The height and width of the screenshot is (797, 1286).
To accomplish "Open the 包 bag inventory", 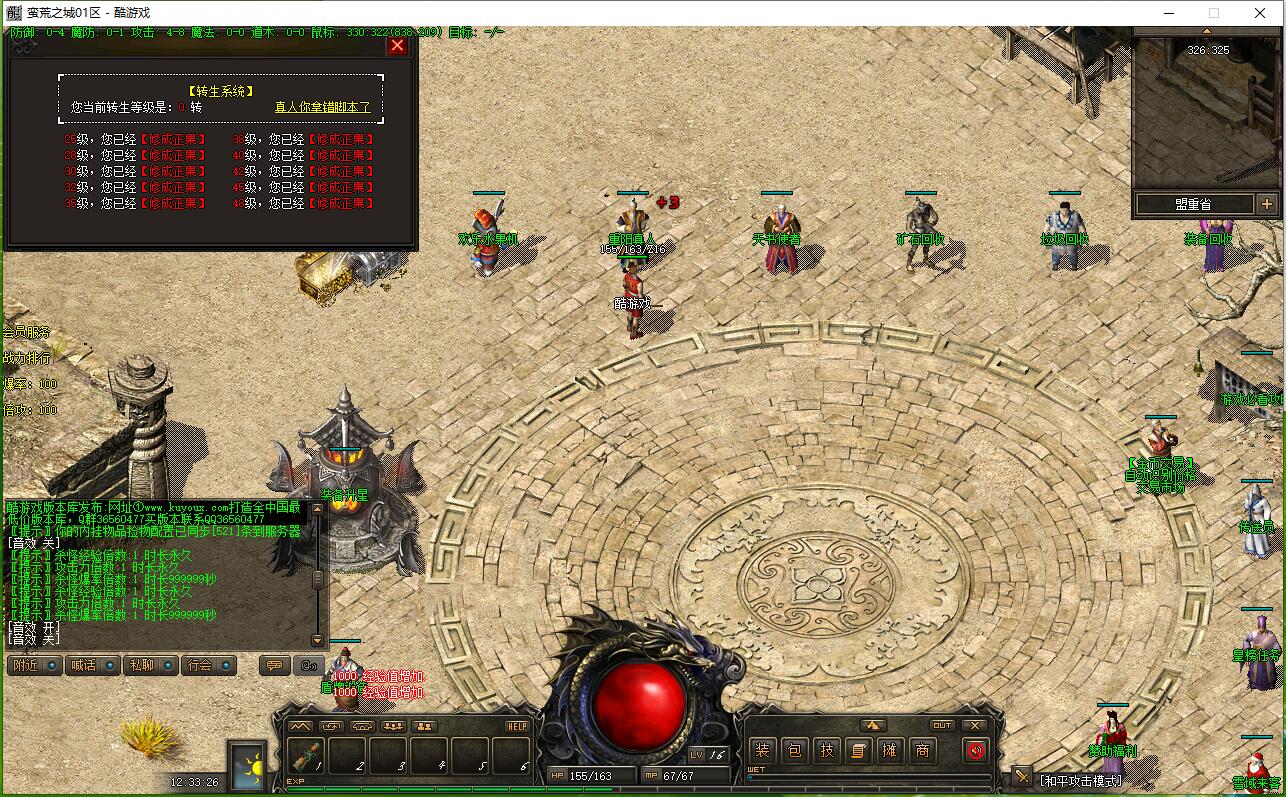I will (x=795, y=750).
